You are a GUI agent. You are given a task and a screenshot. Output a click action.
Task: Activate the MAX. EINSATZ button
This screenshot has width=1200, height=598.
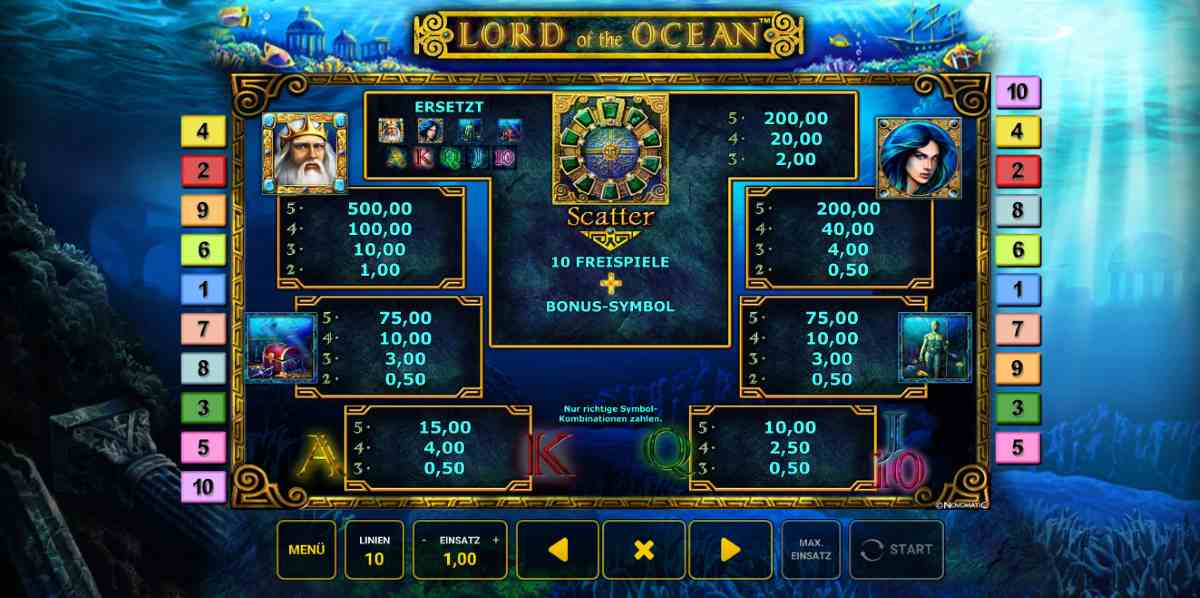pos(811,549)
